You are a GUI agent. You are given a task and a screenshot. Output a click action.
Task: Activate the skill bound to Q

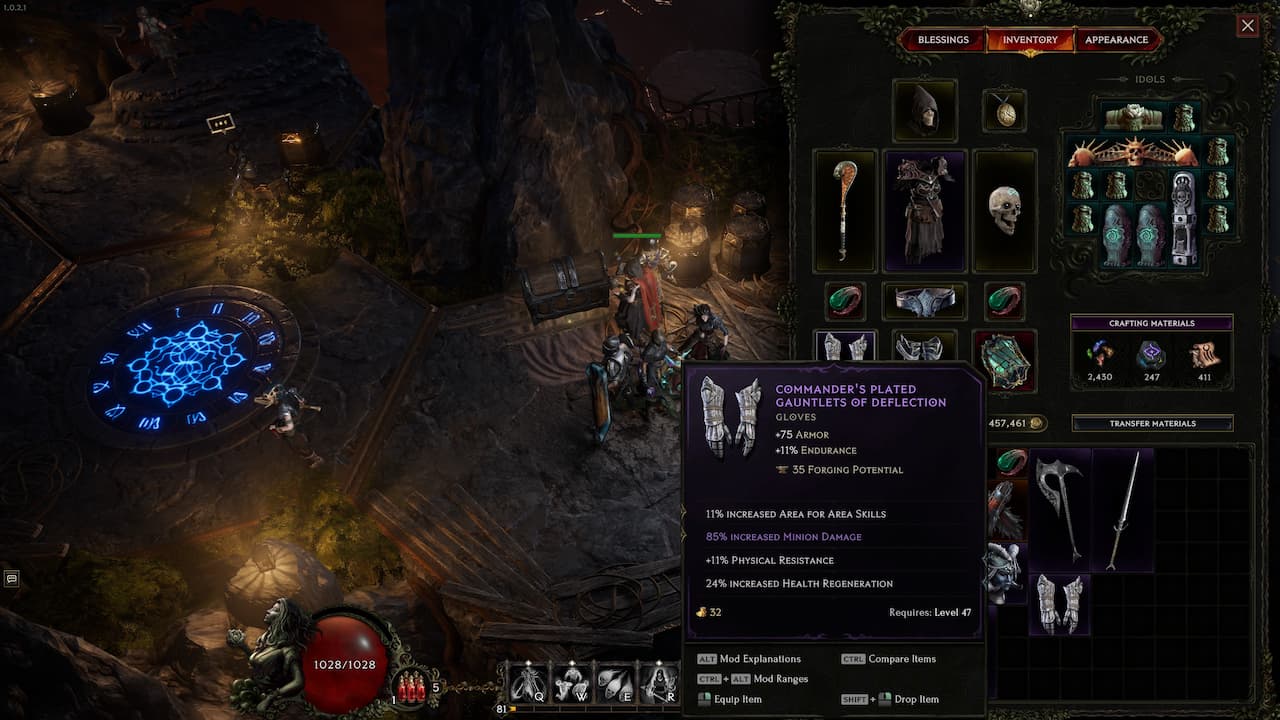click(527, 683)
